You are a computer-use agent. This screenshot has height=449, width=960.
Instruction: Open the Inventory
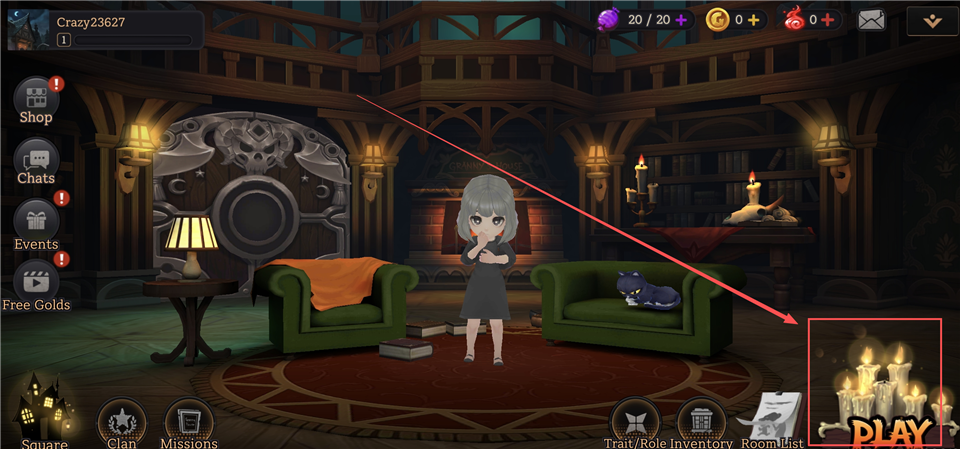click(701, 422)
